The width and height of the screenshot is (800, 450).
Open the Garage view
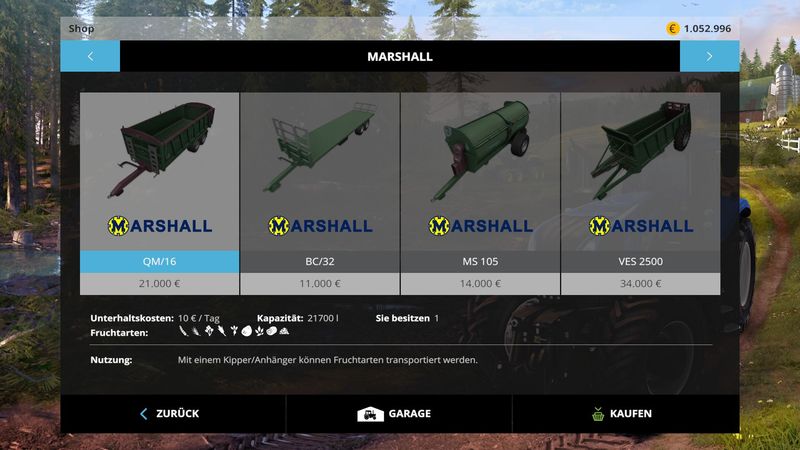coord(398,414)
